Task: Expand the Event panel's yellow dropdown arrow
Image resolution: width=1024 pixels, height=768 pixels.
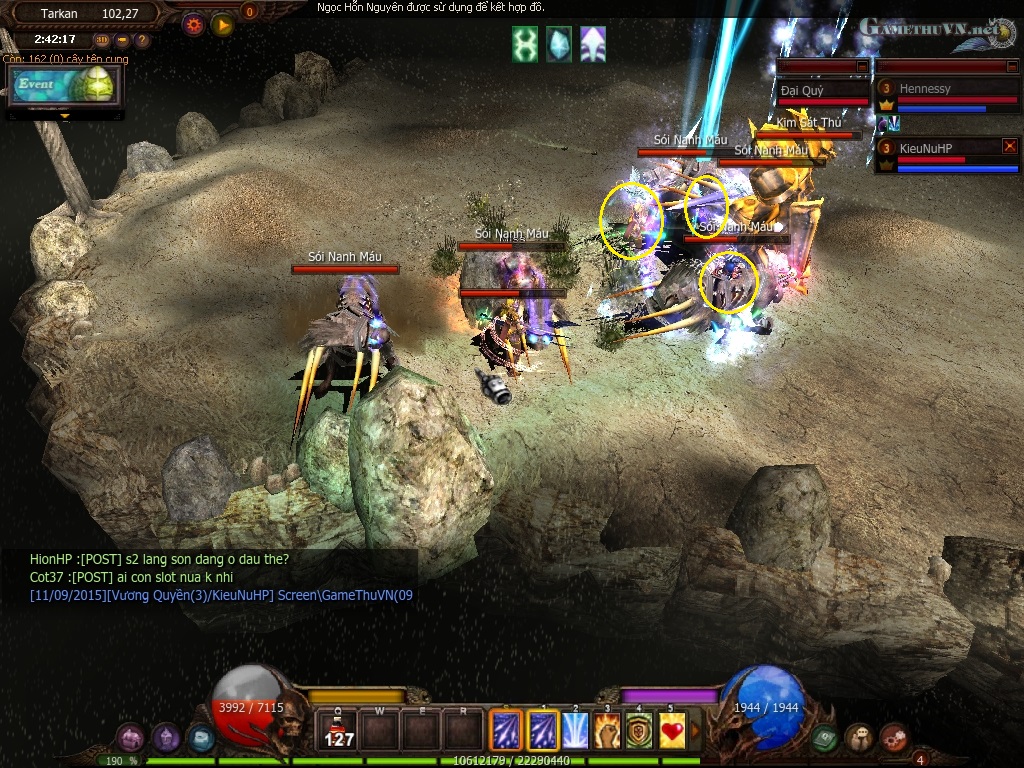Action: [66, 116]
